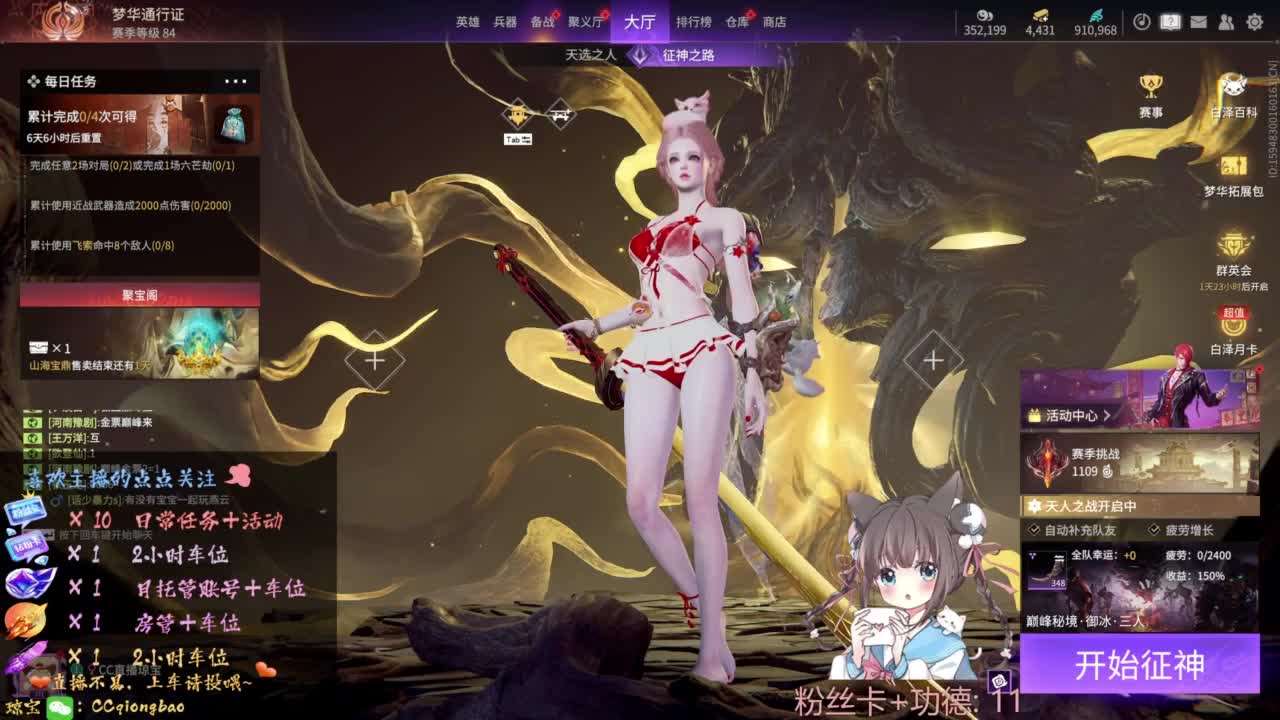The height and width of the screenshot is (720, 1280).
Task: Open the 巅峰秘境·御冰·三人 mode selector
Action: click(x=1082, y=621)
